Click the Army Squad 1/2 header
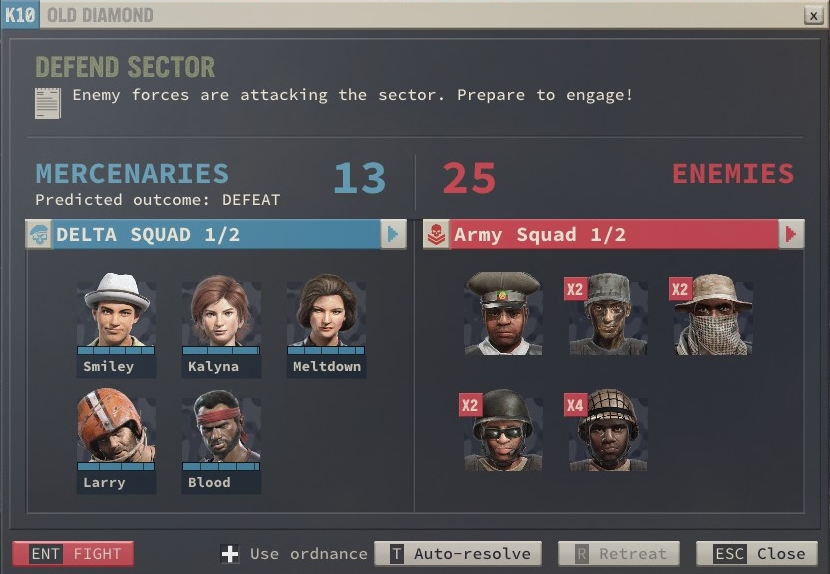Image resolution: width=830 pixels, height=574 pixels. tap(600, 234)
